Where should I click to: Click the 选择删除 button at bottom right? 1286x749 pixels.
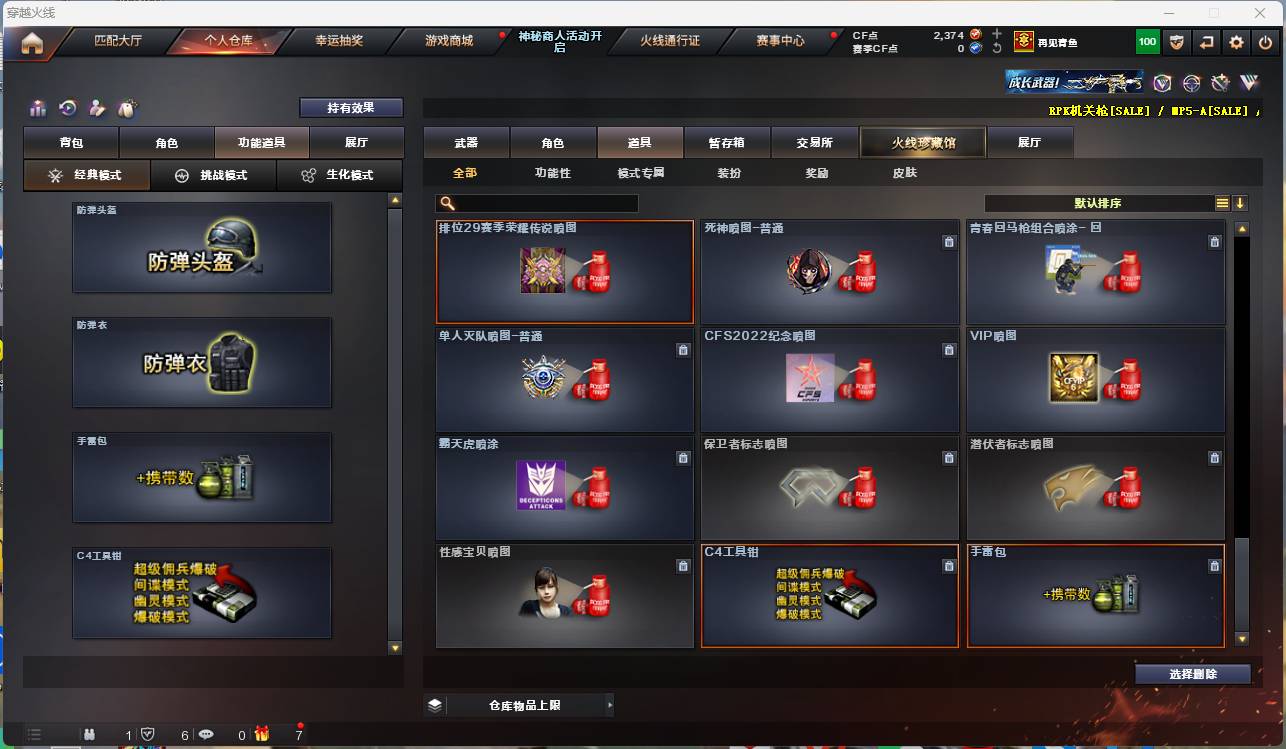pyautogui.click(x=1192, y=673)
